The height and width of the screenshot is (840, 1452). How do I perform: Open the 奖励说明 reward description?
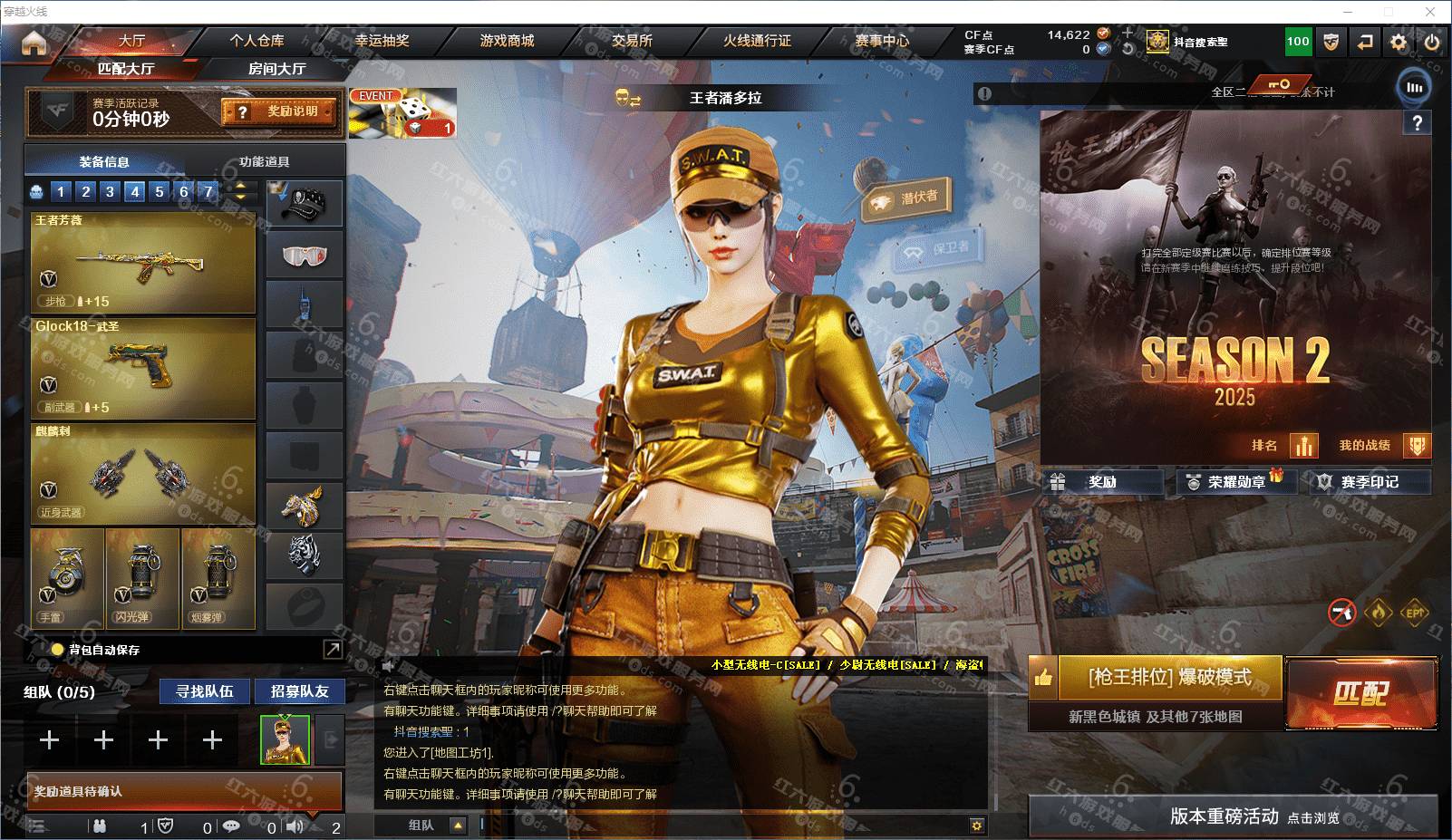(x=279, y=111)
